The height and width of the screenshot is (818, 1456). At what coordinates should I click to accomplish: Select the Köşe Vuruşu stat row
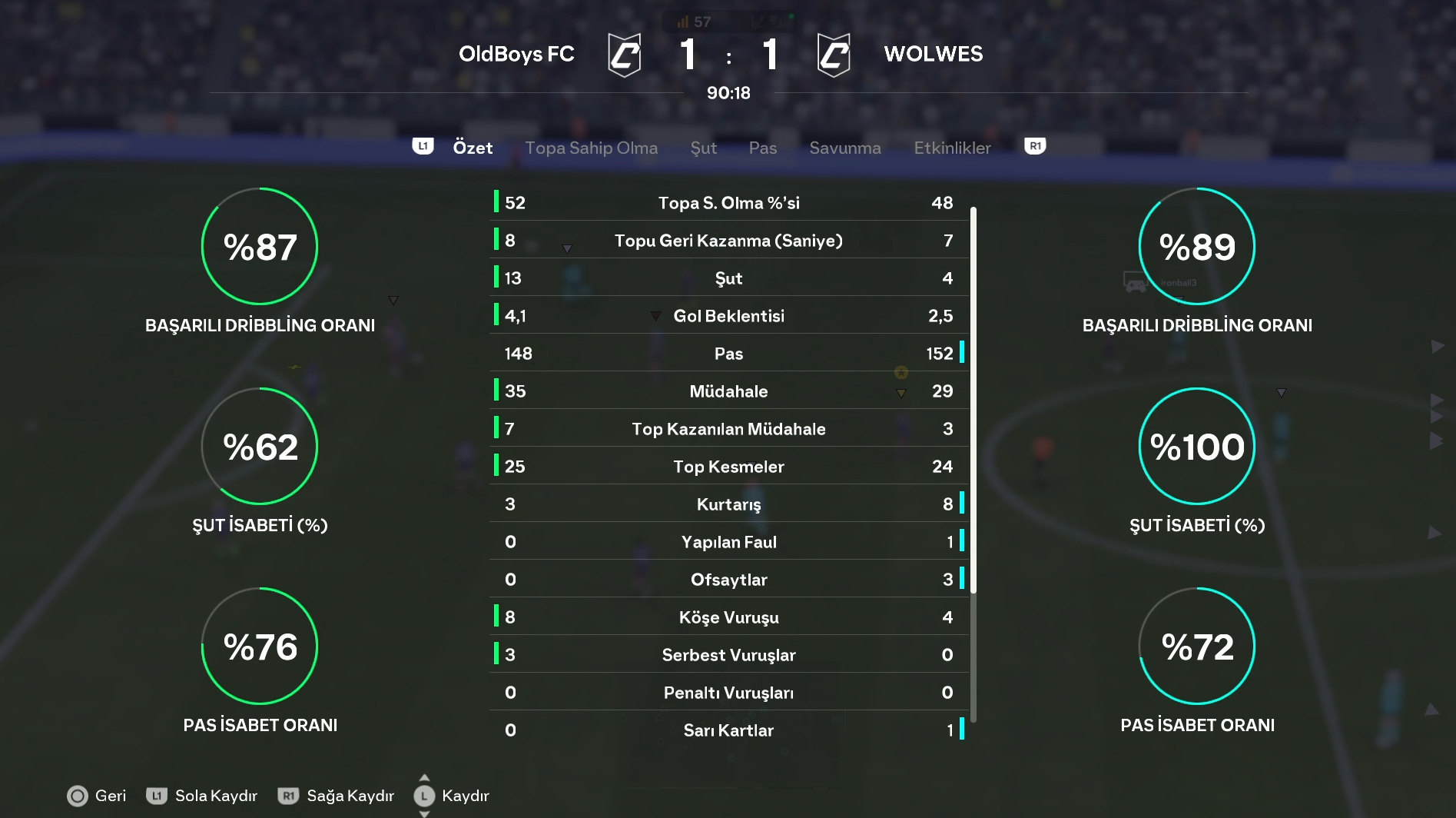click(728, 617)
